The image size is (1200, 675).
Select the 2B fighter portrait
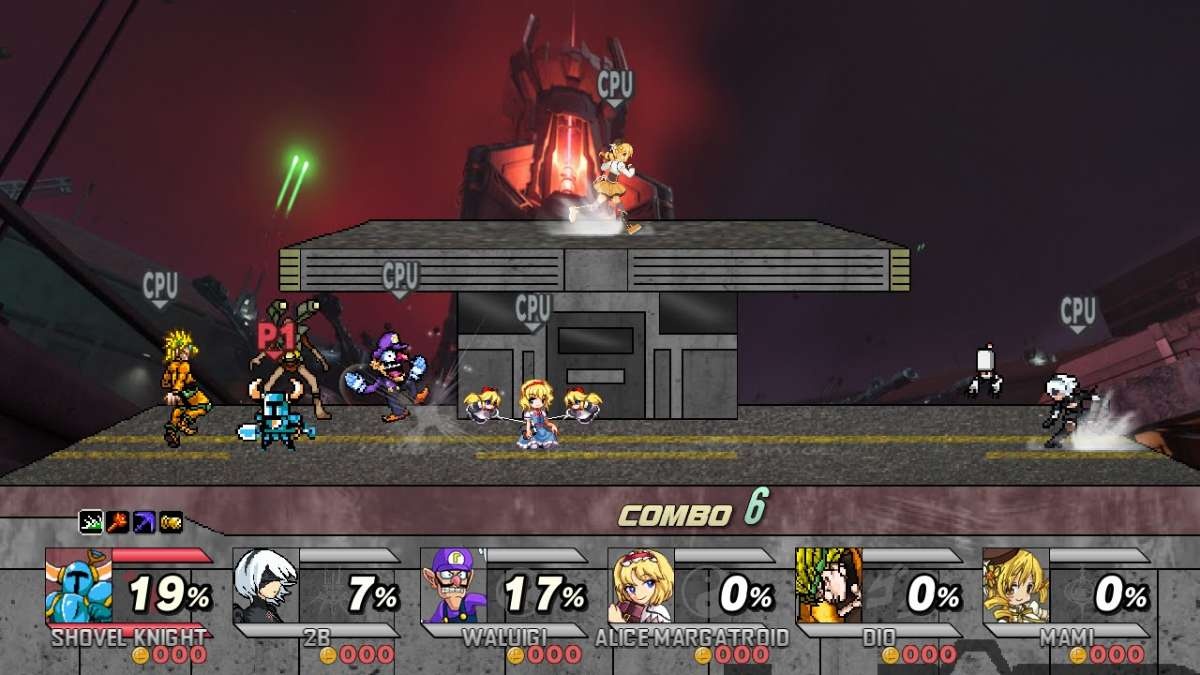point(266,586)
